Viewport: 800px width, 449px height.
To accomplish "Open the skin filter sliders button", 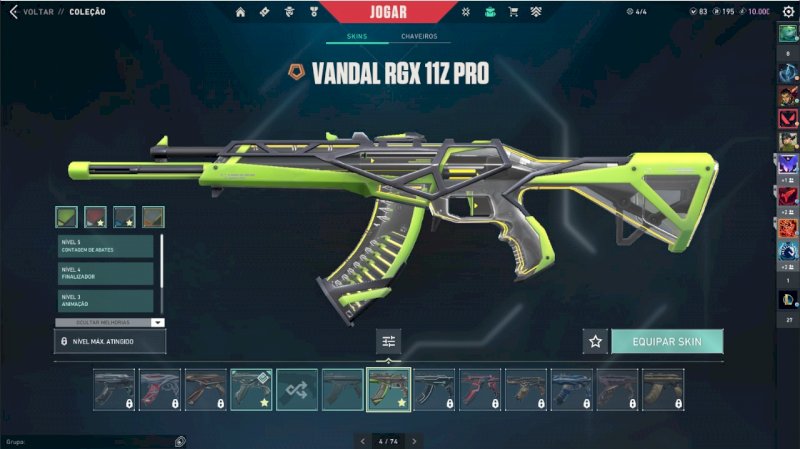I will pyautogui.click(x=389, y=342).
